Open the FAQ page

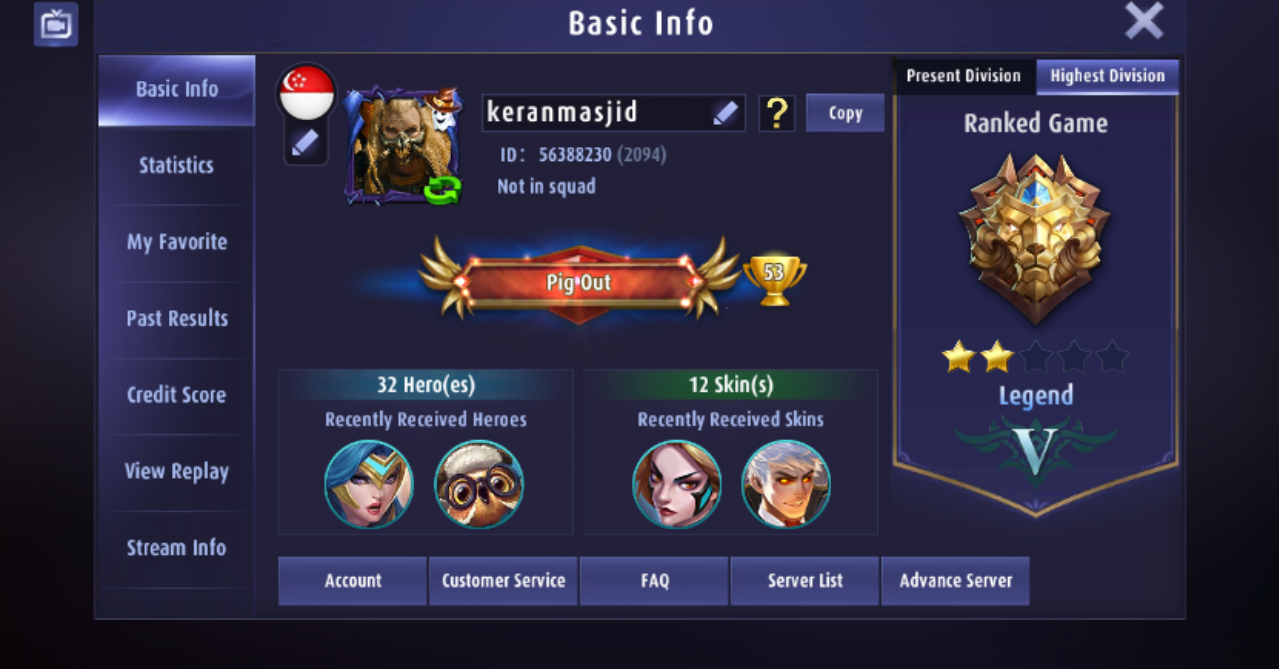654,580
